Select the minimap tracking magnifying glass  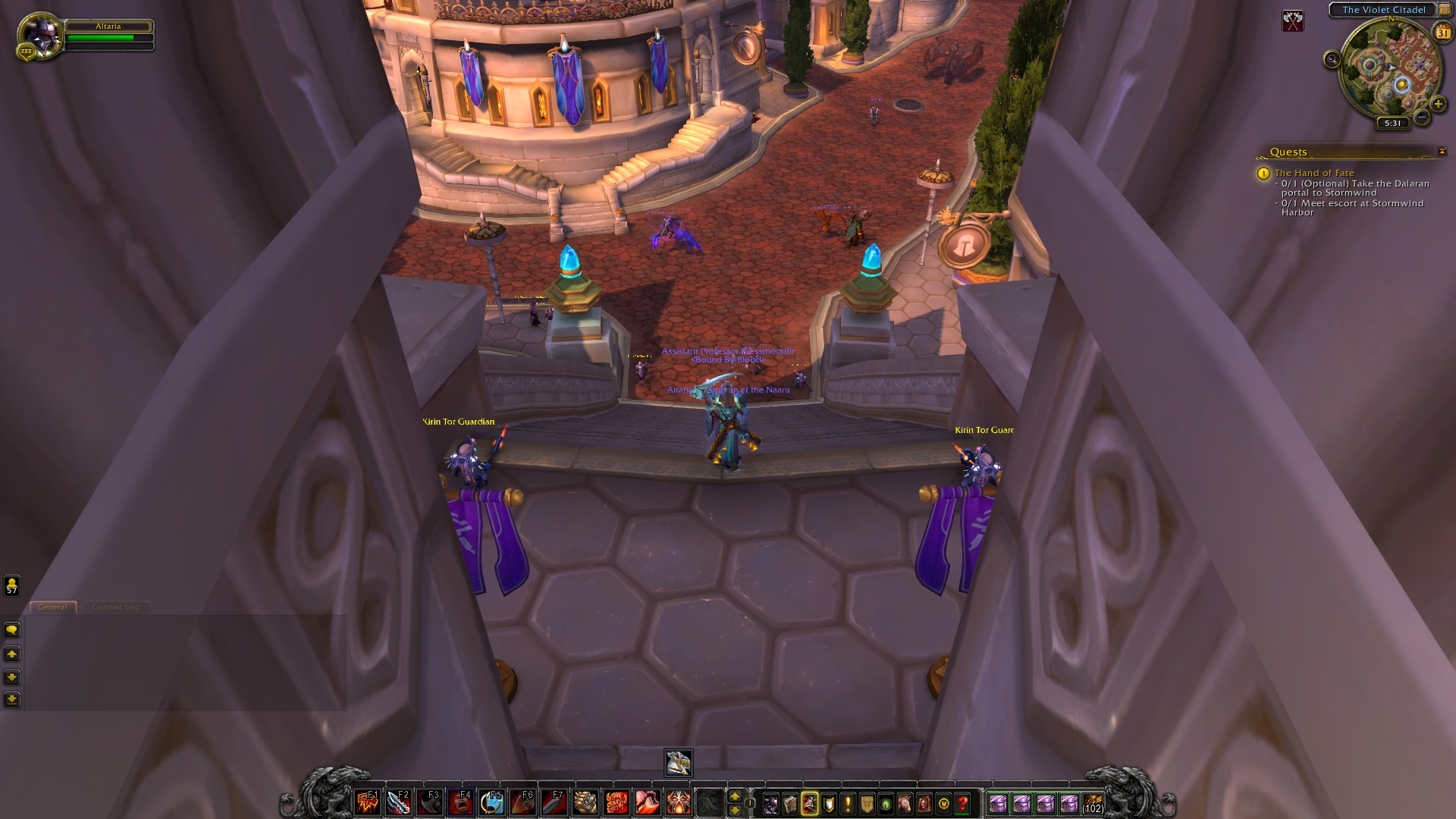click(1332, 59)
